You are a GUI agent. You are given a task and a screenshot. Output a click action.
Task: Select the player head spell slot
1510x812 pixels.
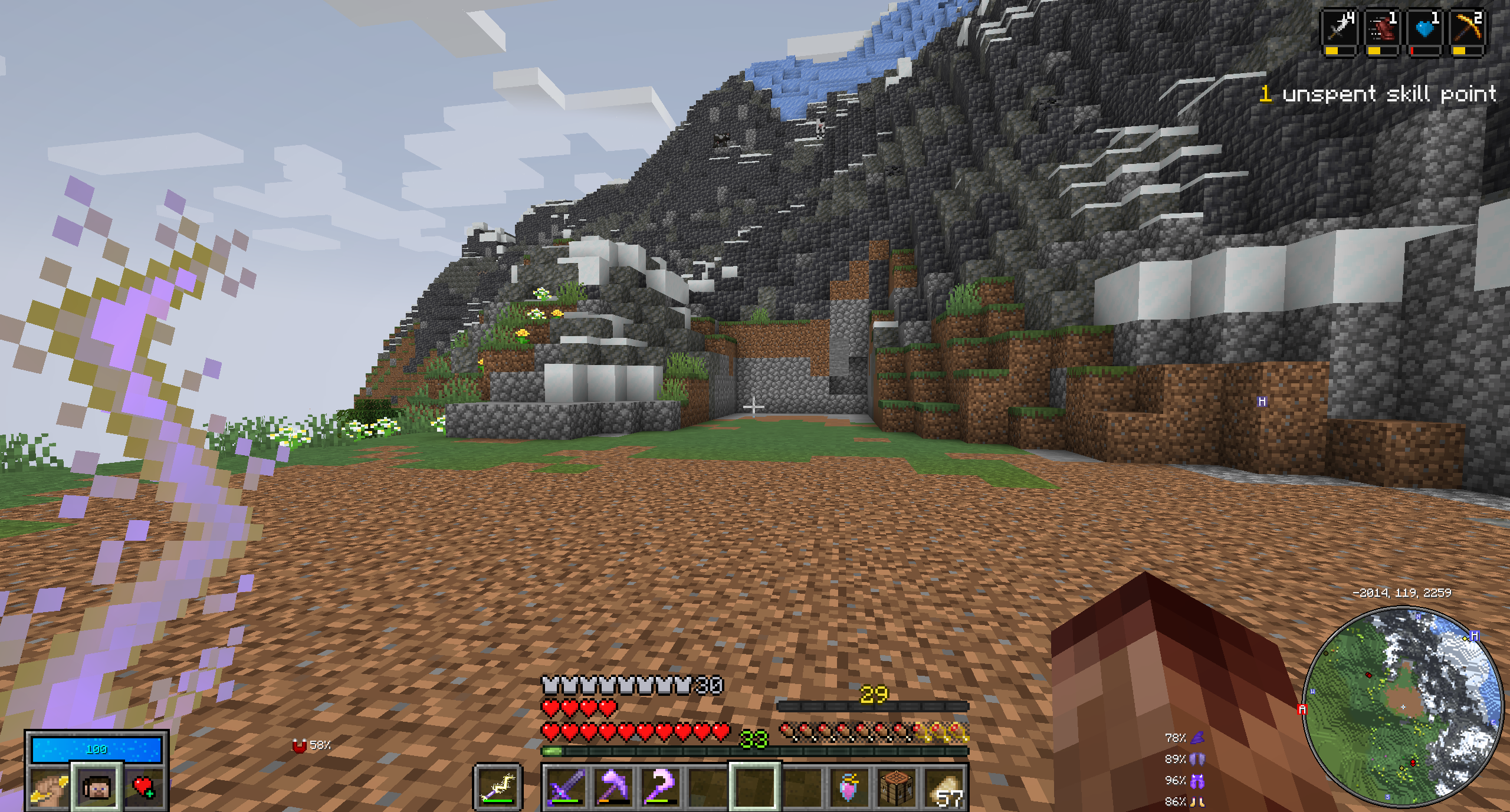coord(97,787)
